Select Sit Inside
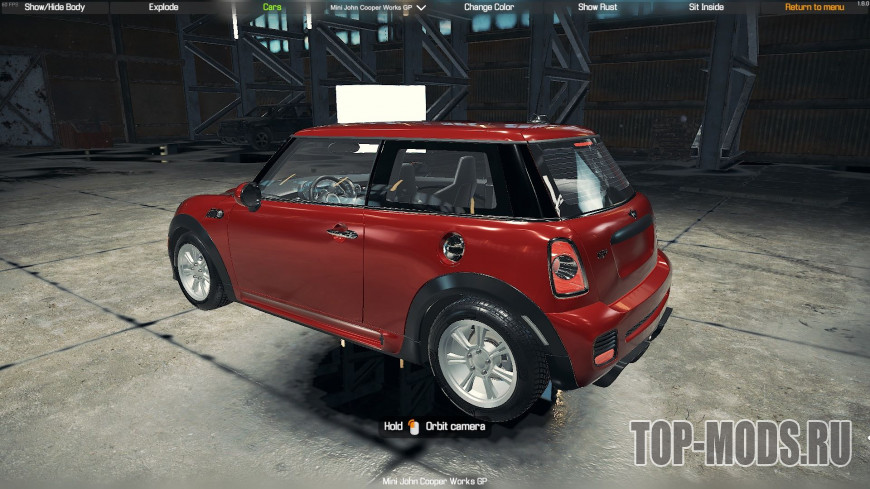The width and height of the screenshot is (870, 489). [706, 7]
